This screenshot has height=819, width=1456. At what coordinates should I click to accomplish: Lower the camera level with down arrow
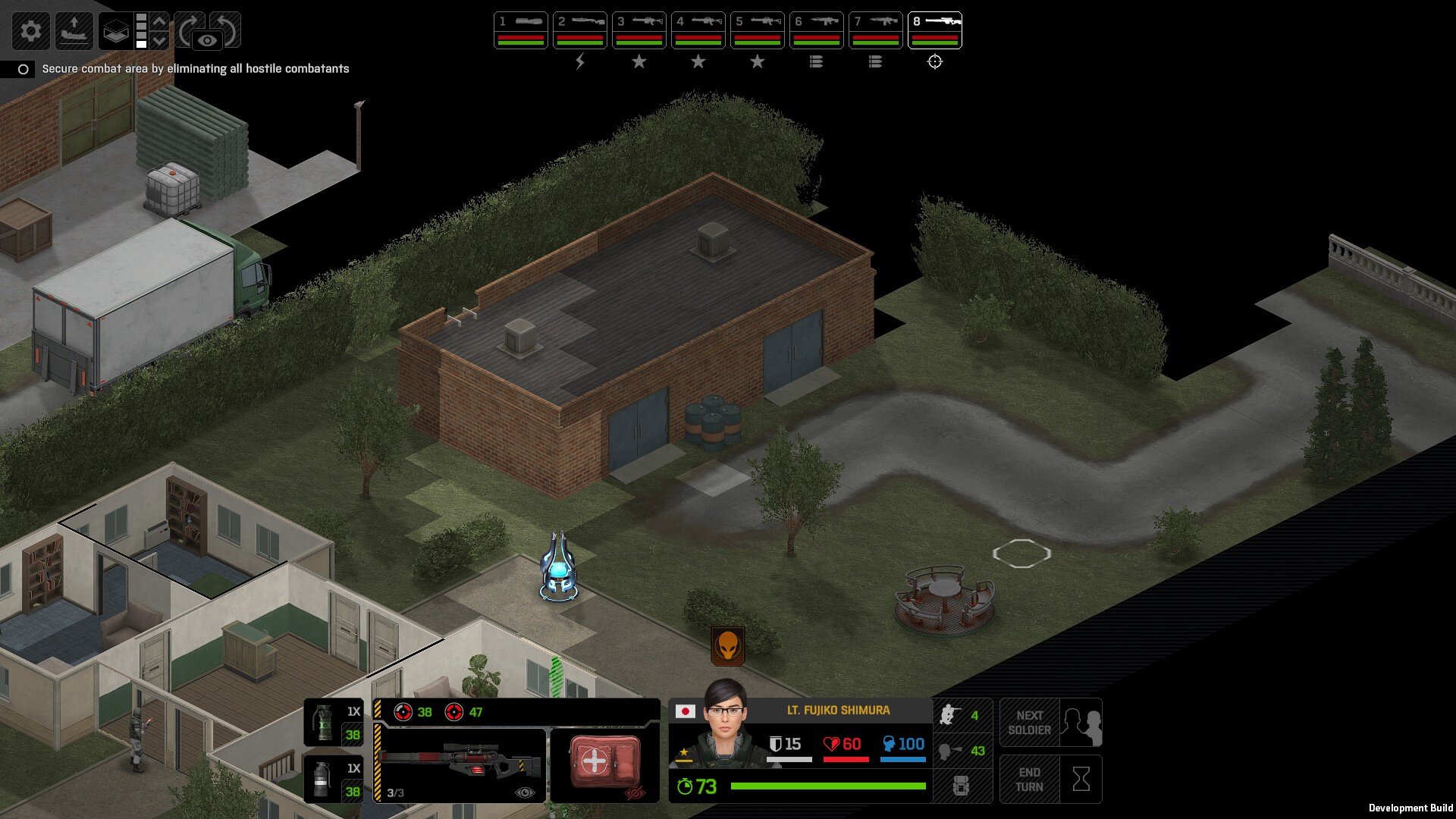tap(159, 40)
